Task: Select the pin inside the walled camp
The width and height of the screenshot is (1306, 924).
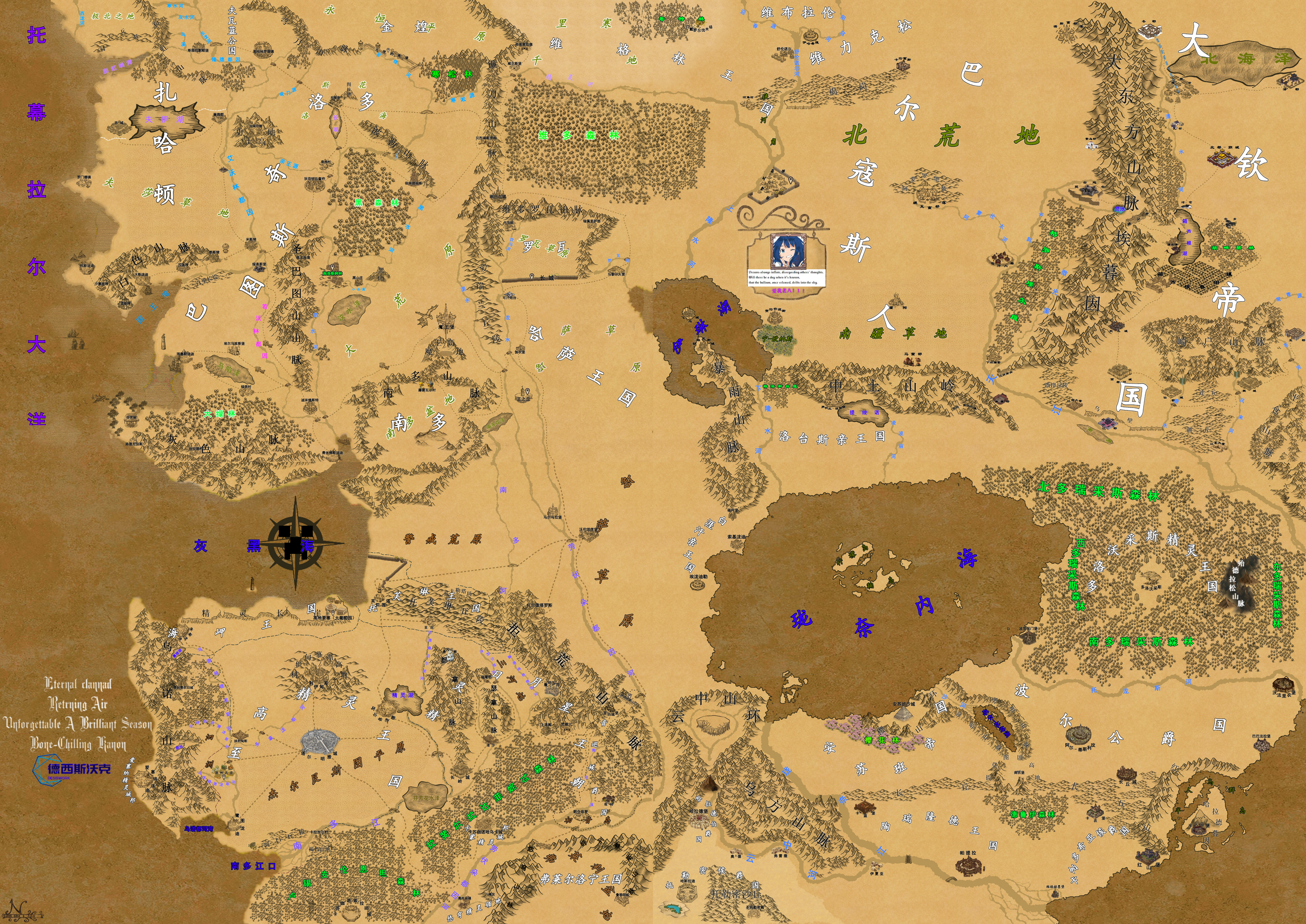Action: [791, 180]
